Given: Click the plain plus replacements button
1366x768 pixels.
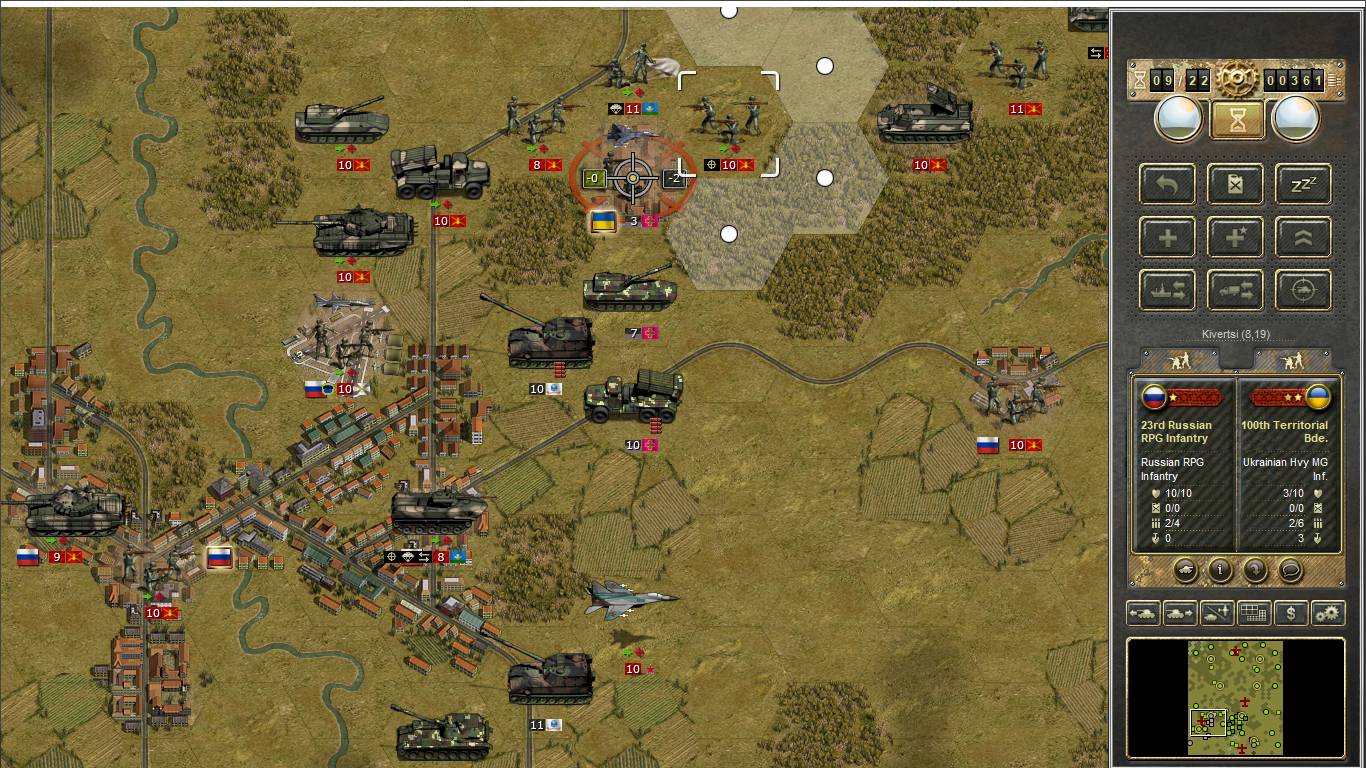Looking at the screenshot, I should pos(1168,238).
